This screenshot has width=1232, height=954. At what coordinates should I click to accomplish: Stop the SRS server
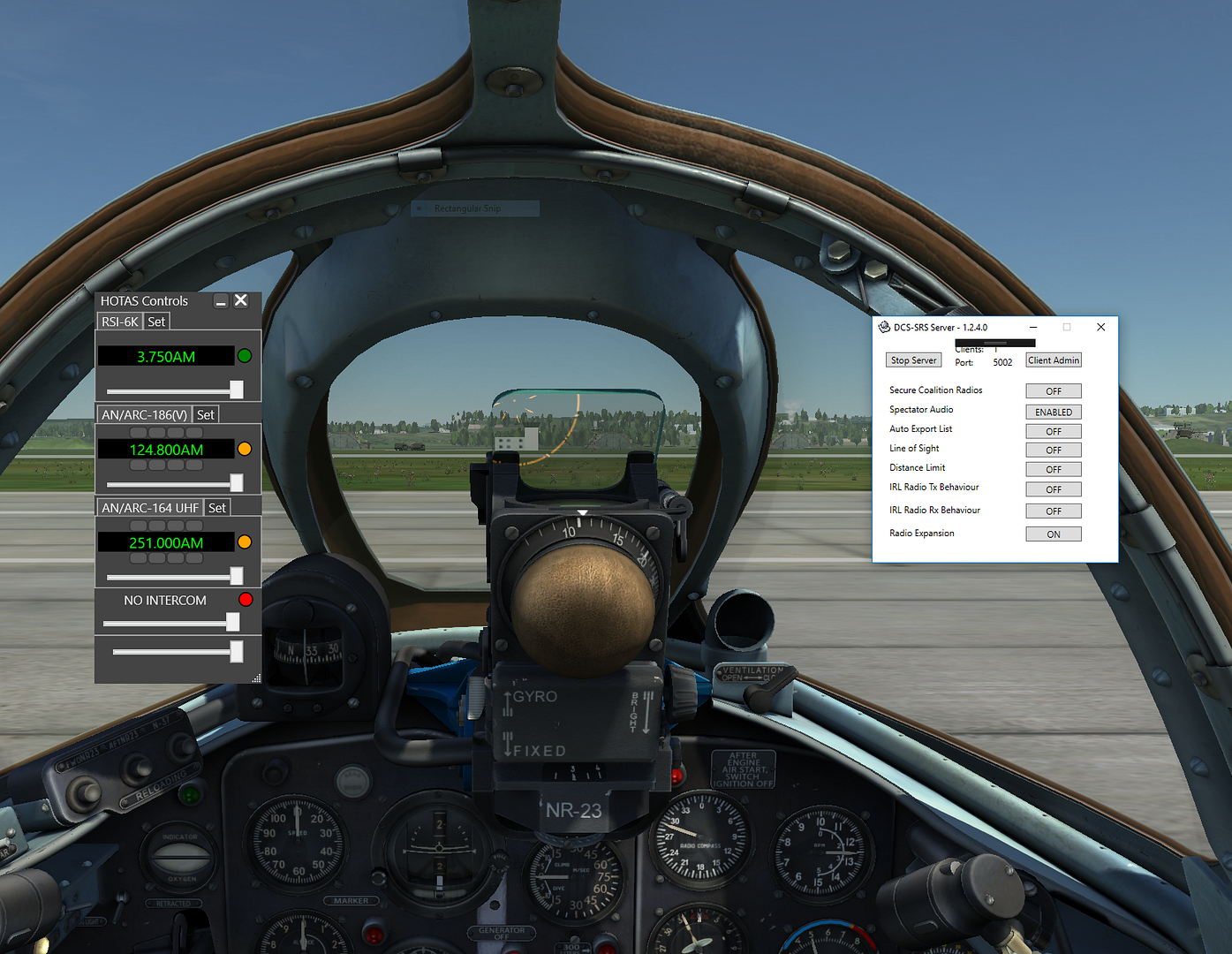tap(913, 360)
